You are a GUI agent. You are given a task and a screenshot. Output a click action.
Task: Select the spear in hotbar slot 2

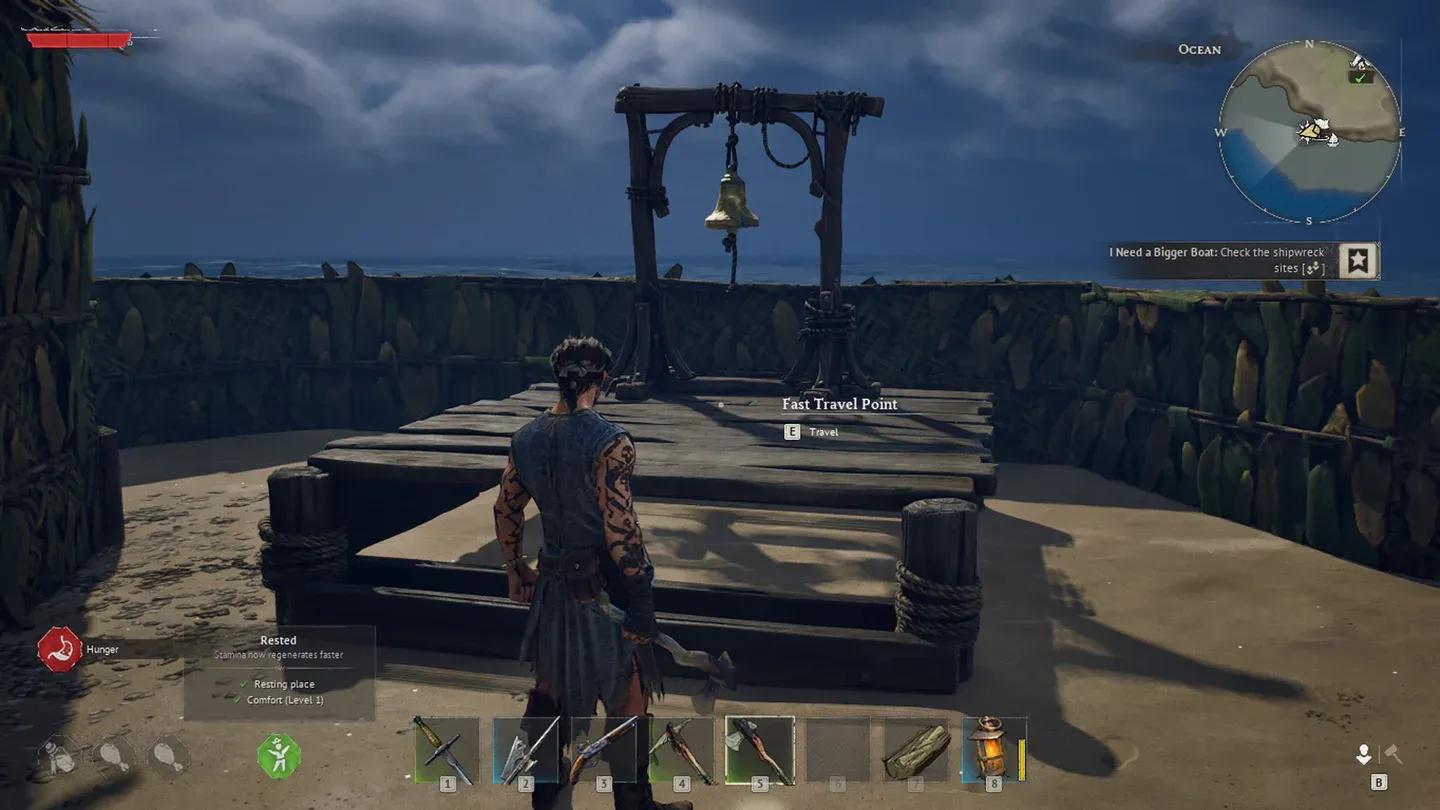coord(525,748)
